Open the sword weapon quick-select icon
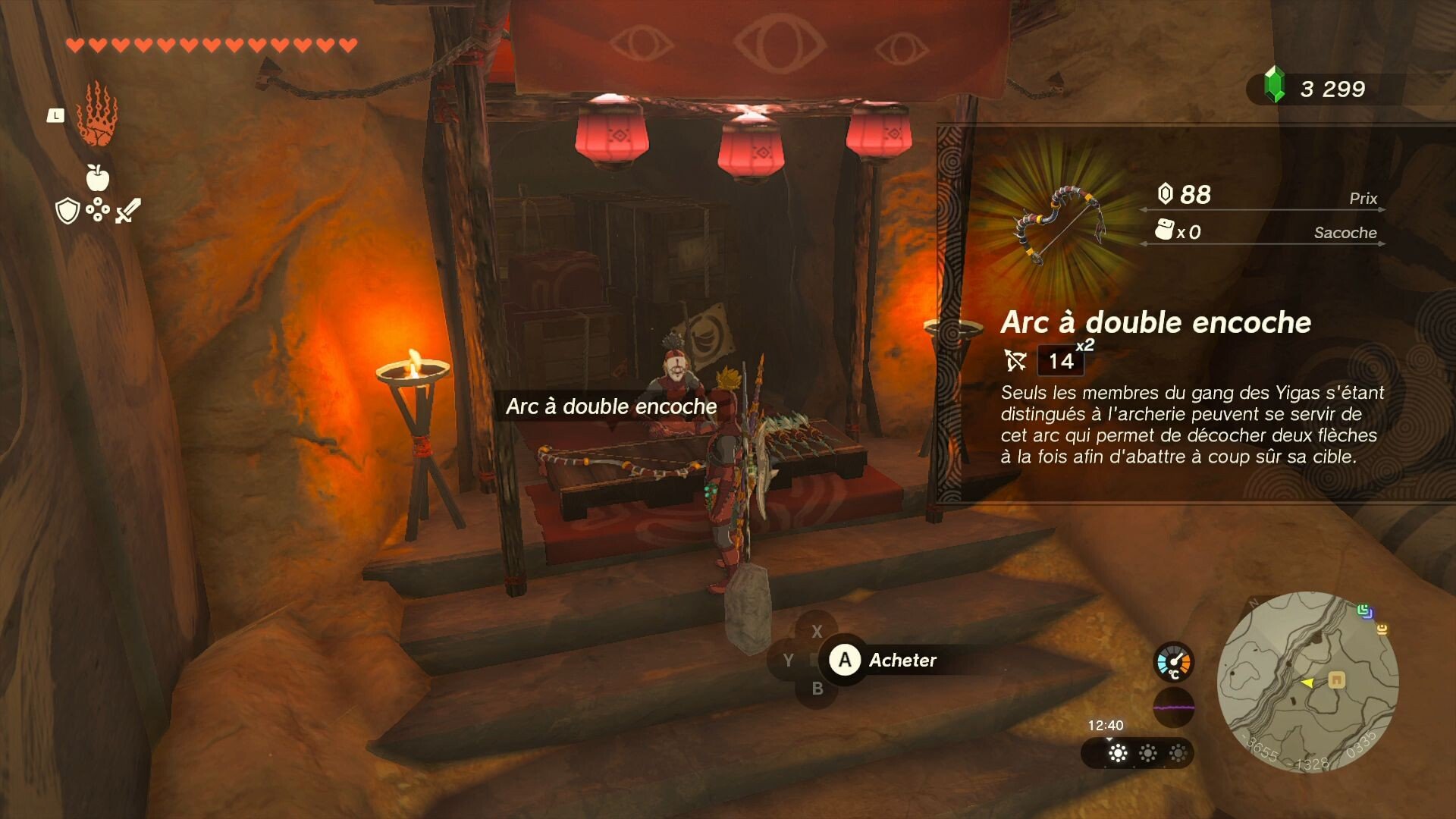Image resolution: width=1456 pixels, height=819 pixels. (127, 211)
